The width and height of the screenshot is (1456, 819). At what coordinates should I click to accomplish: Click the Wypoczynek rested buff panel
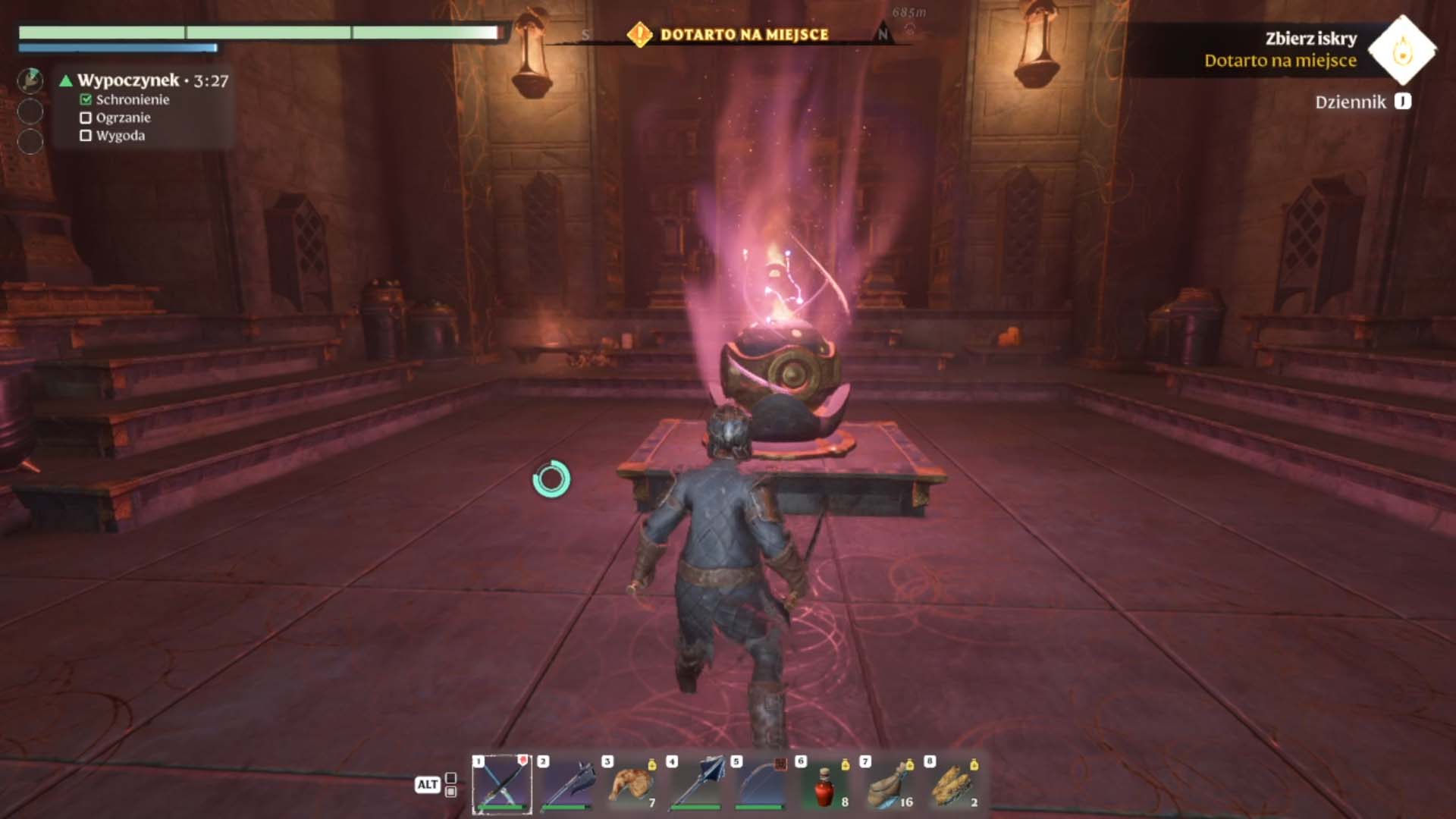[x=144, y=107]
